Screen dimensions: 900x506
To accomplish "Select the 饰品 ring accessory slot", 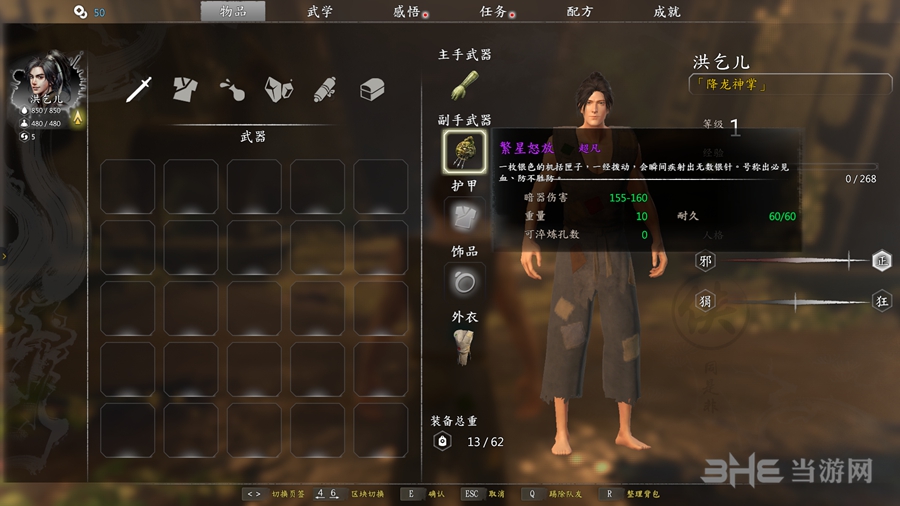I will pyautogui.click(x=465, y=282).
